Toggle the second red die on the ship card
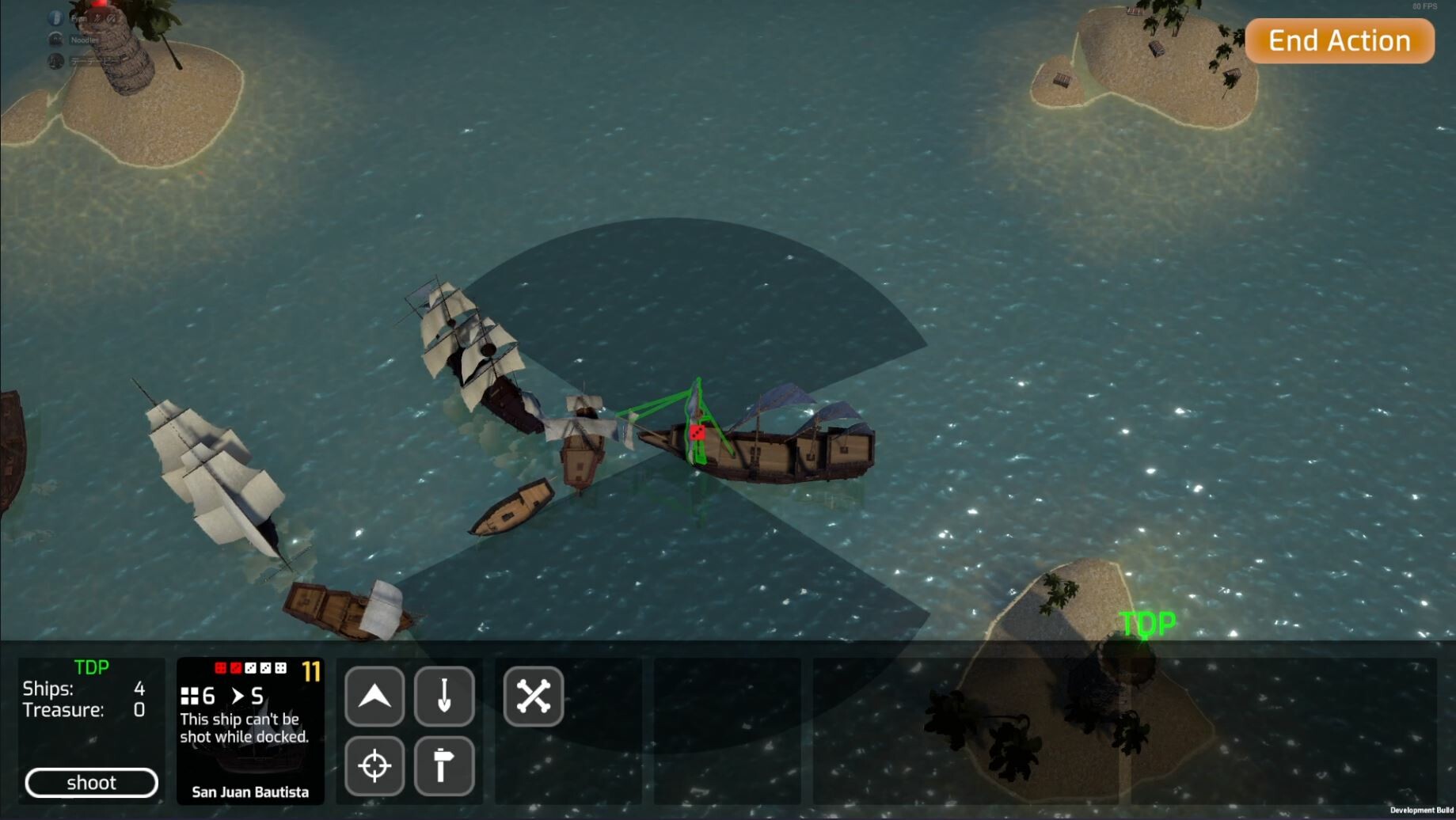The height and width of the screenshot is (820, 1456). 236,668
